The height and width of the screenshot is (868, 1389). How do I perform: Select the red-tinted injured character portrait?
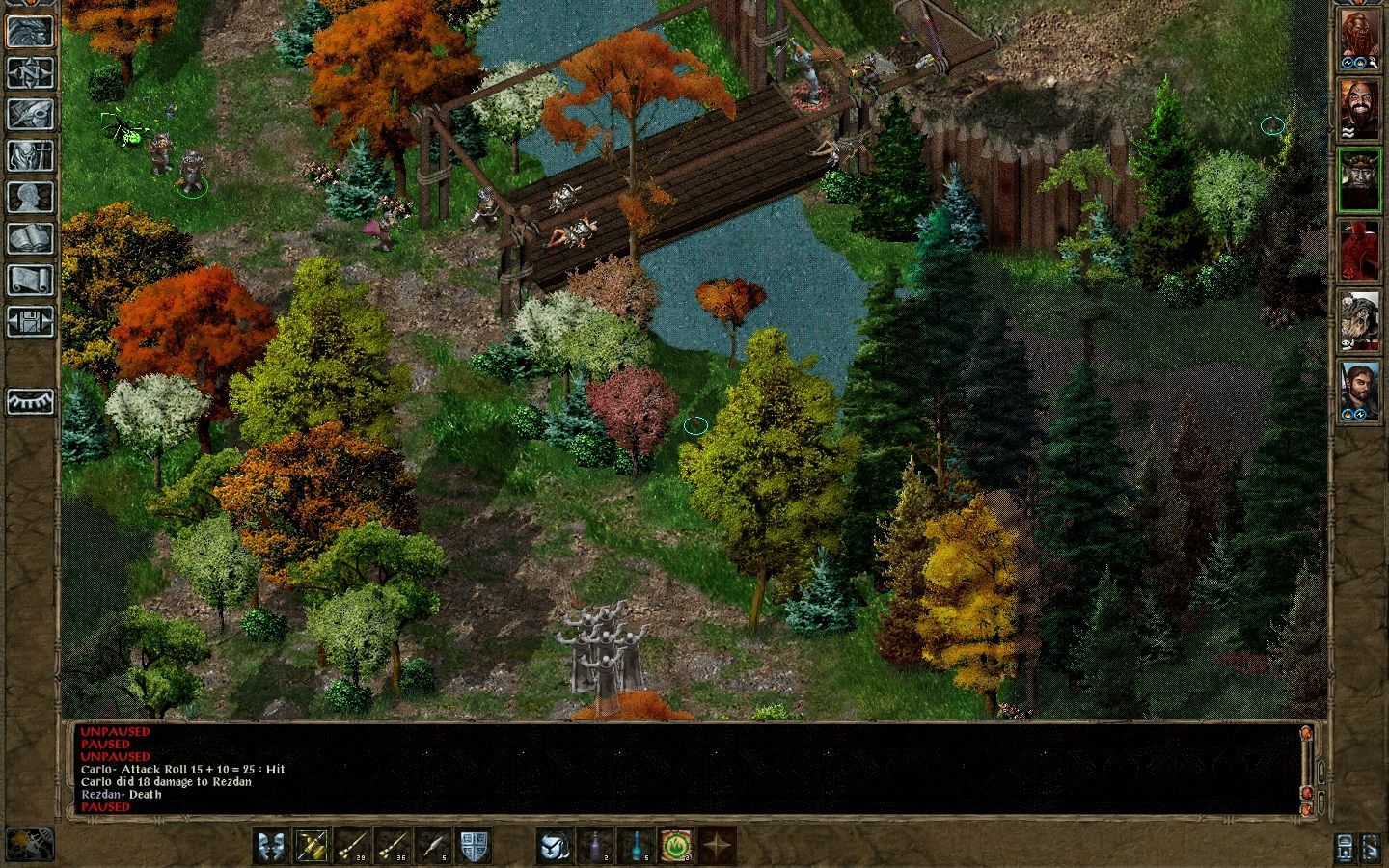pyautogui.click(x=1360, y=250)
